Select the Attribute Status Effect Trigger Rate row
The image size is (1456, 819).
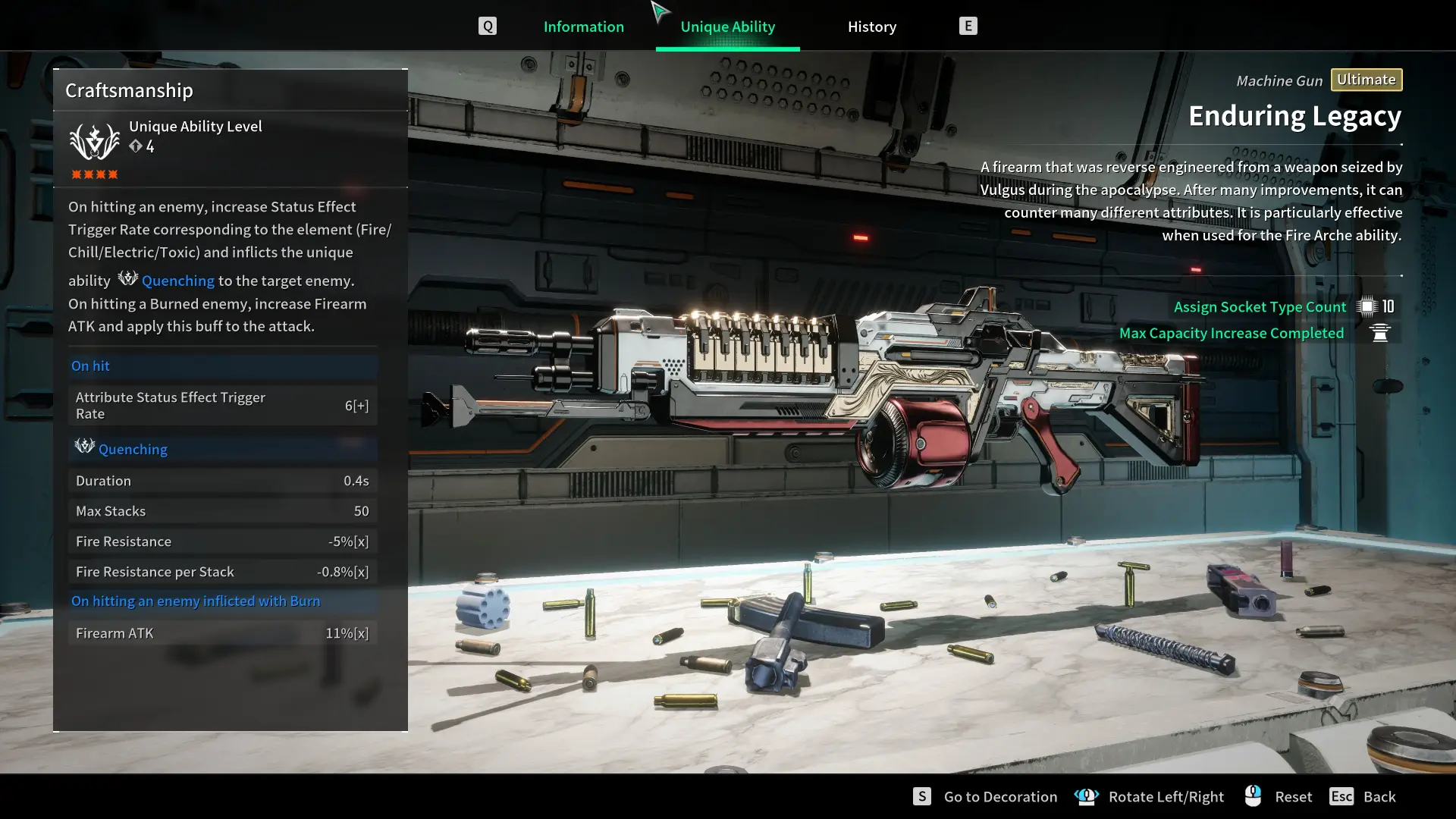222,406
